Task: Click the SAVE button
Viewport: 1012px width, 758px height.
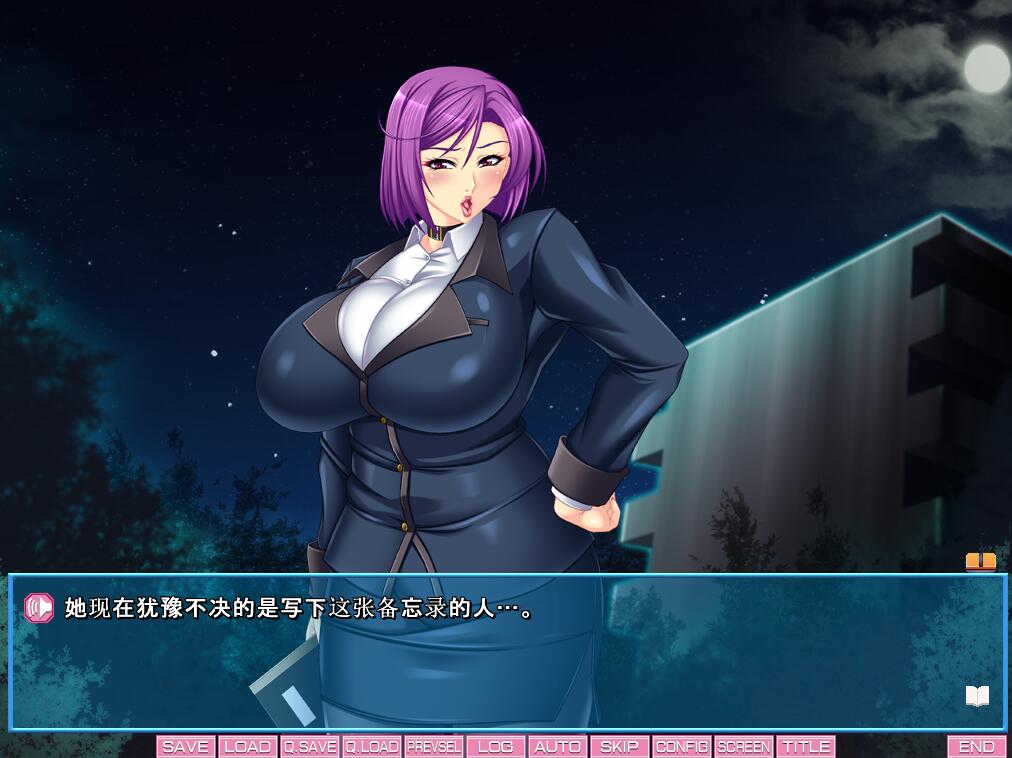Action: 185,747
